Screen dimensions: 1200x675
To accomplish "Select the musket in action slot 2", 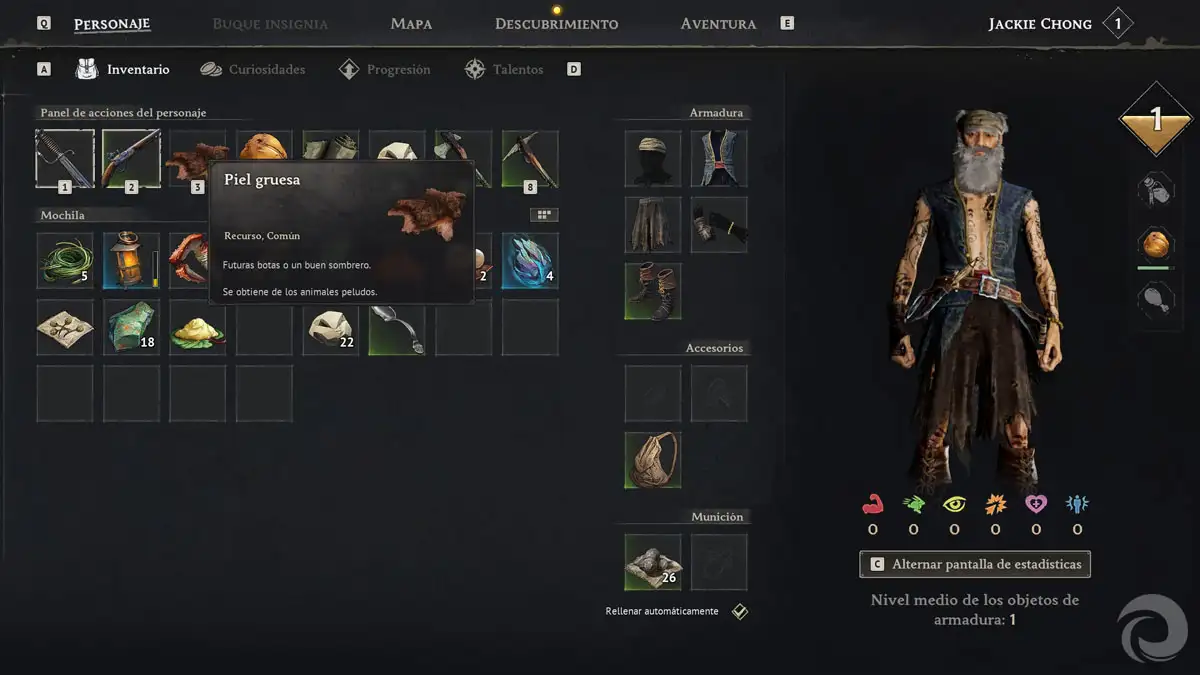I will 131,159.
